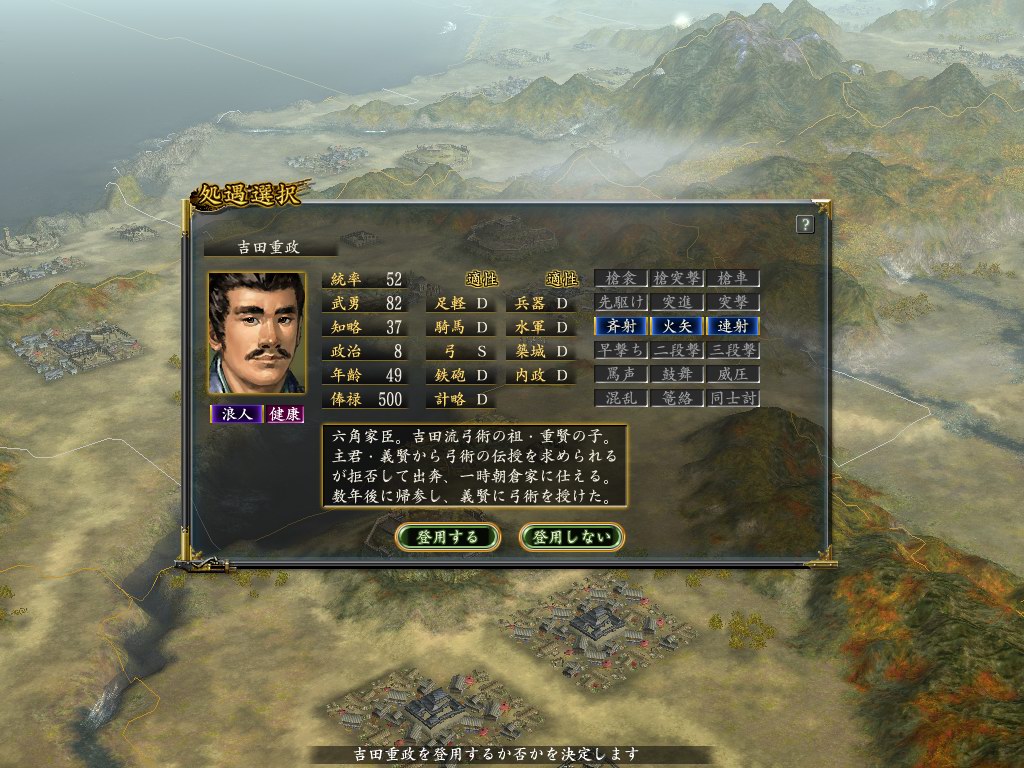Click the 早撃ち quick shot skill
This screenshot has height=768, width=1024.
pyautogui.click(x=620, y=350)
